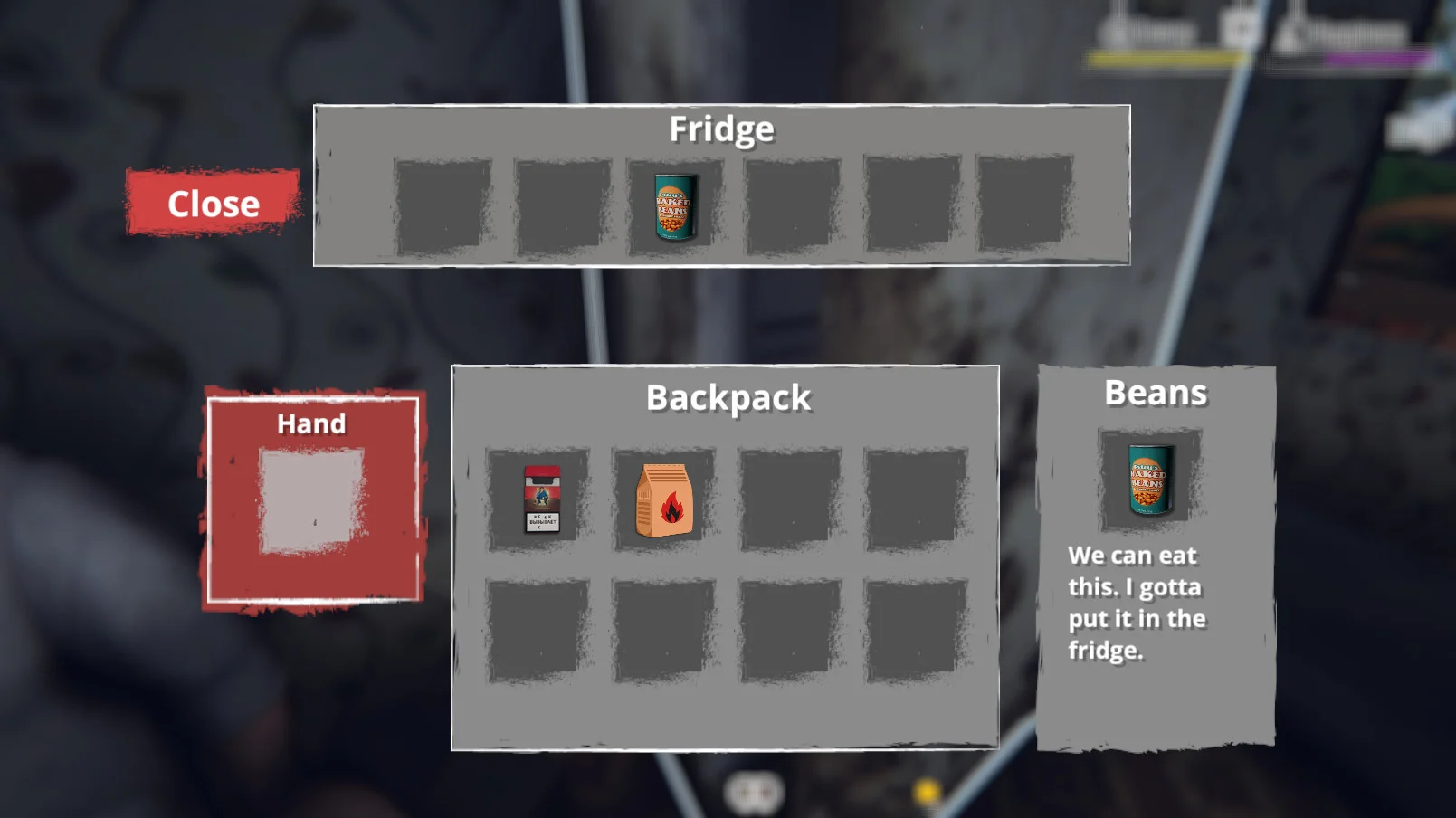Select the charcoal bag with flame icon
1456x818 pixels.
coord(664,500)
